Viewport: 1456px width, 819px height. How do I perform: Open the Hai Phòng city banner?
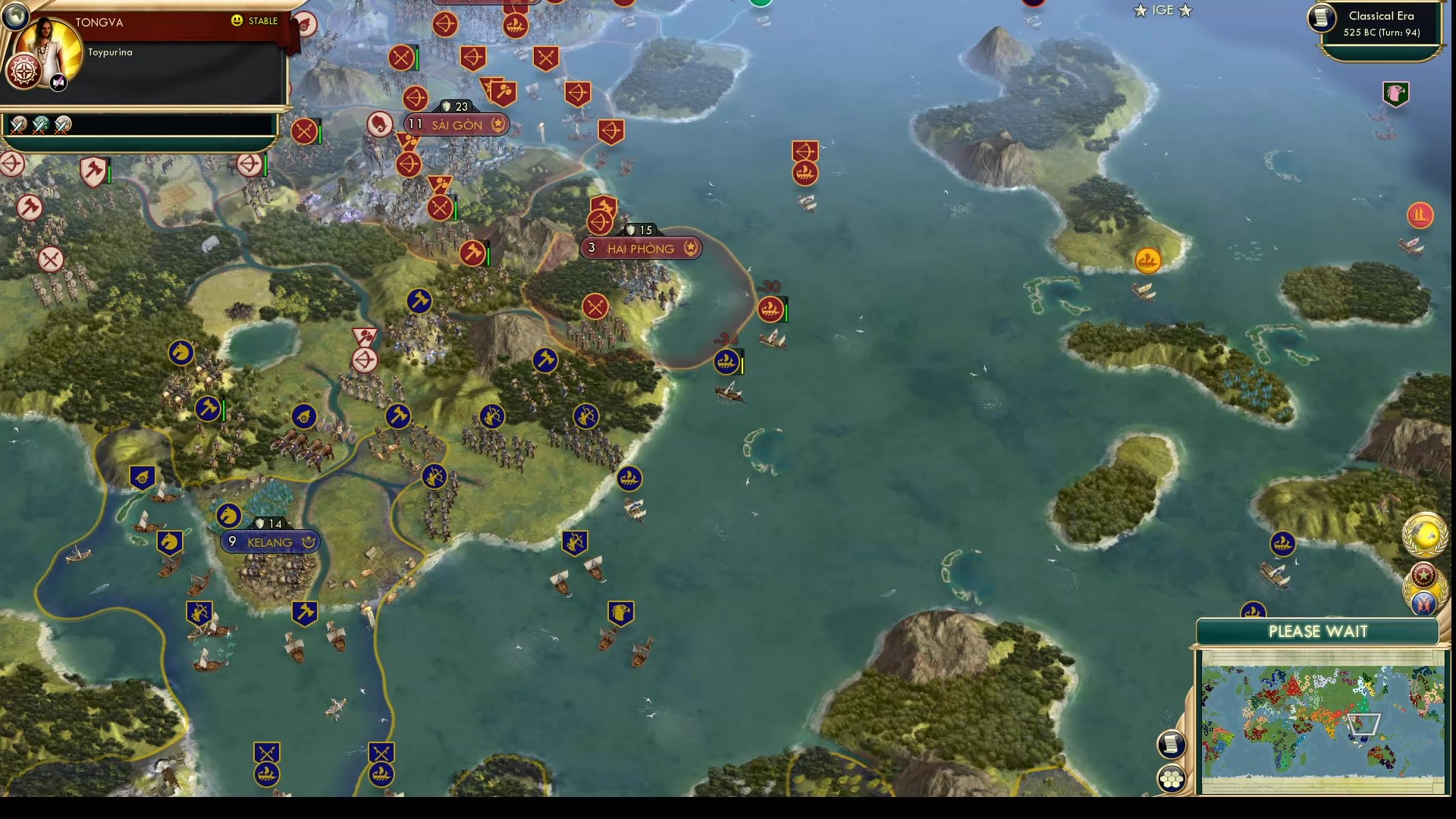(x=642, y=249)
